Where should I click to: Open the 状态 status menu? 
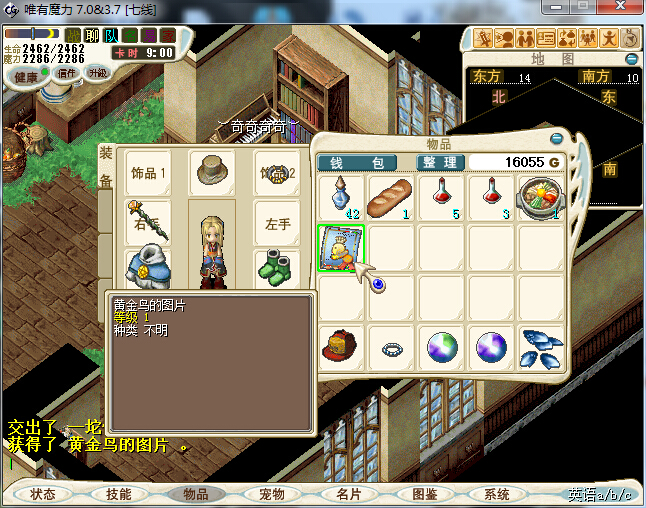(43, 494)
